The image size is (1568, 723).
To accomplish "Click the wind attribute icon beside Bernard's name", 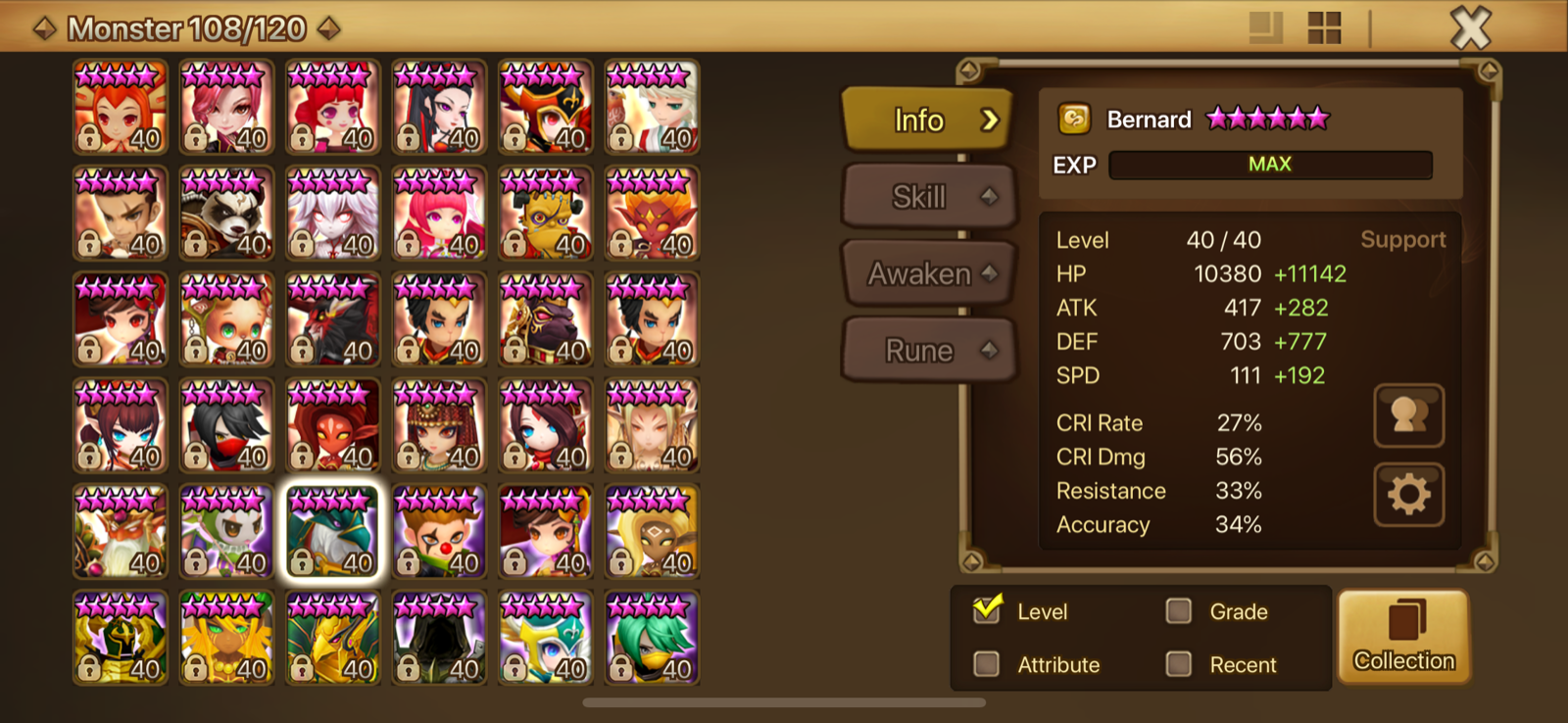I will click(1074, 119).
